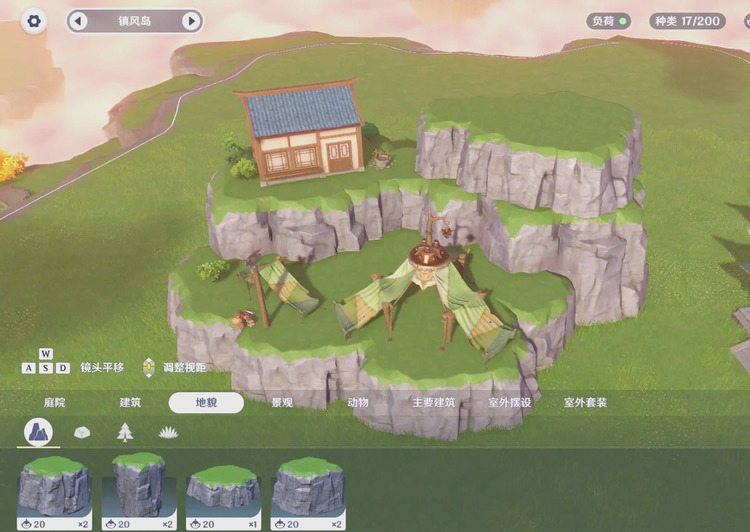
Task: Choose the small stone subcategory icon
Action: pos(82,432)
